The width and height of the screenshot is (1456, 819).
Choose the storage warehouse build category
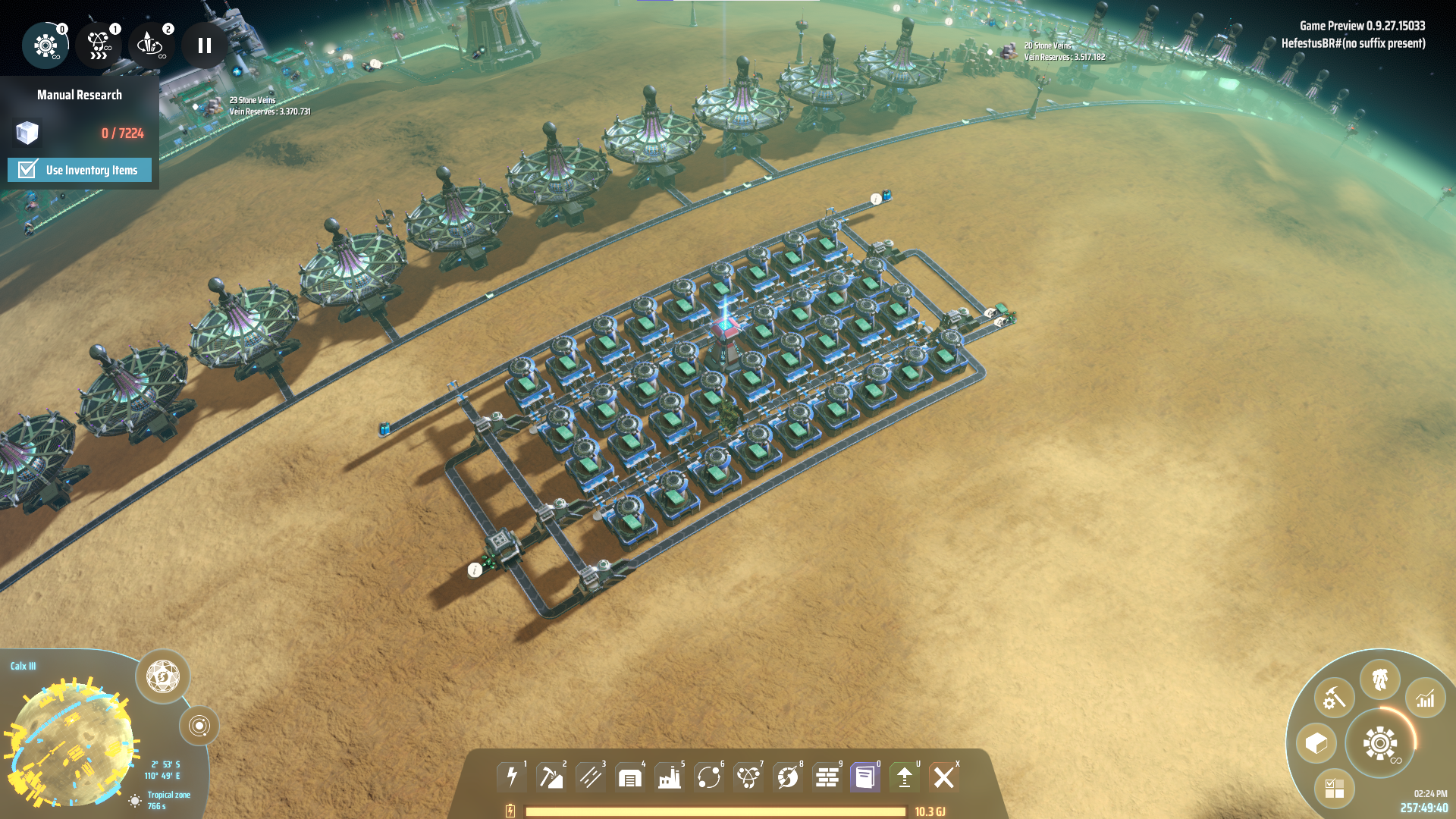630,777
